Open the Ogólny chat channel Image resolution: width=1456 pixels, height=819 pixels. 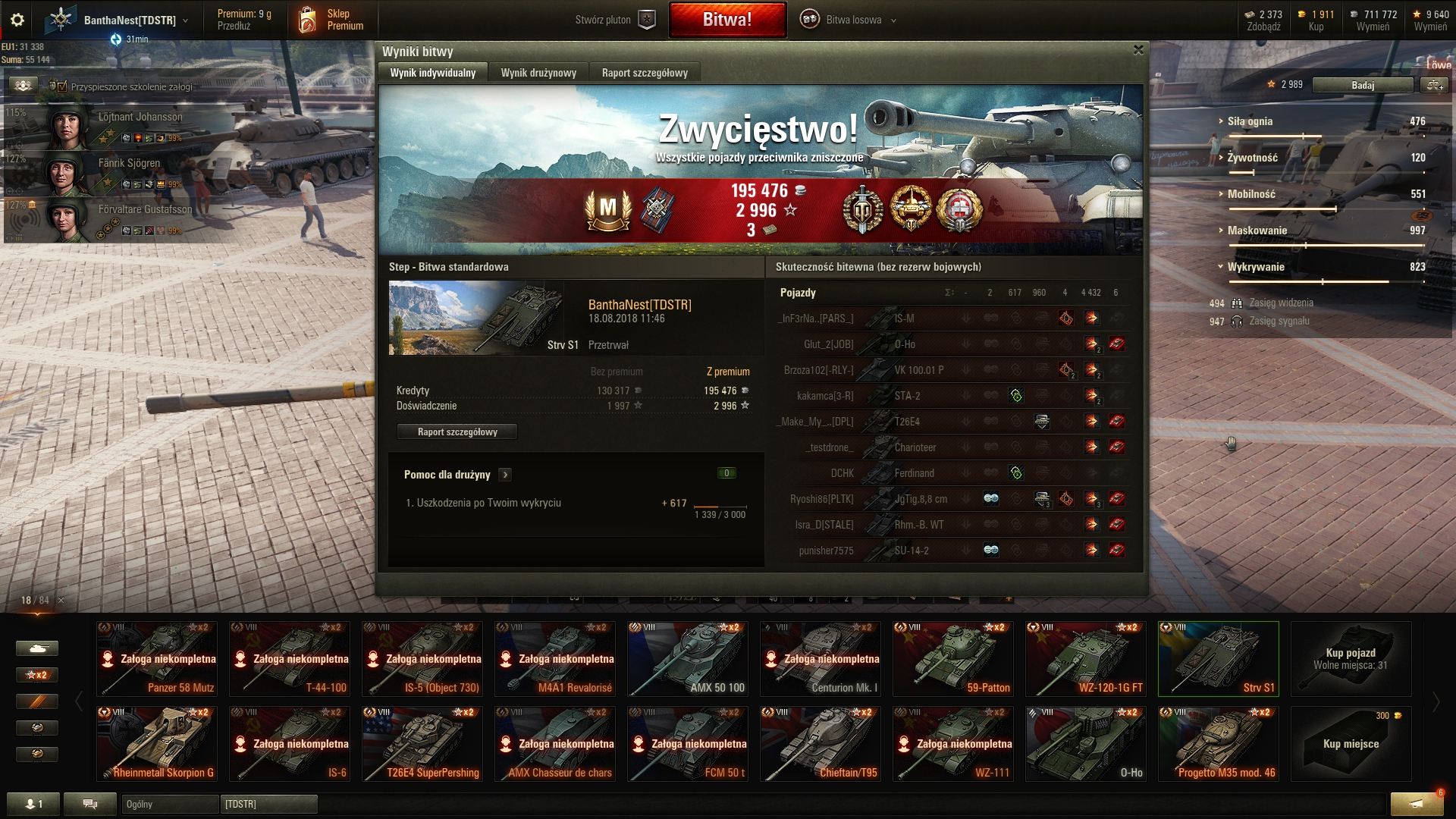pos(169,804)
